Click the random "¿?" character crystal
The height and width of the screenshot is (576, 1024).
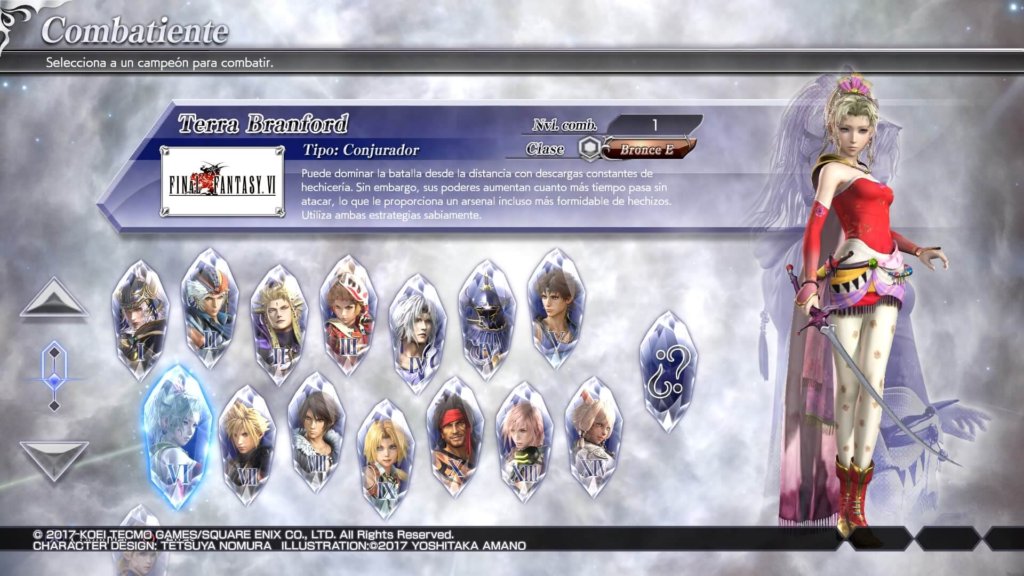tap(669, 370)
